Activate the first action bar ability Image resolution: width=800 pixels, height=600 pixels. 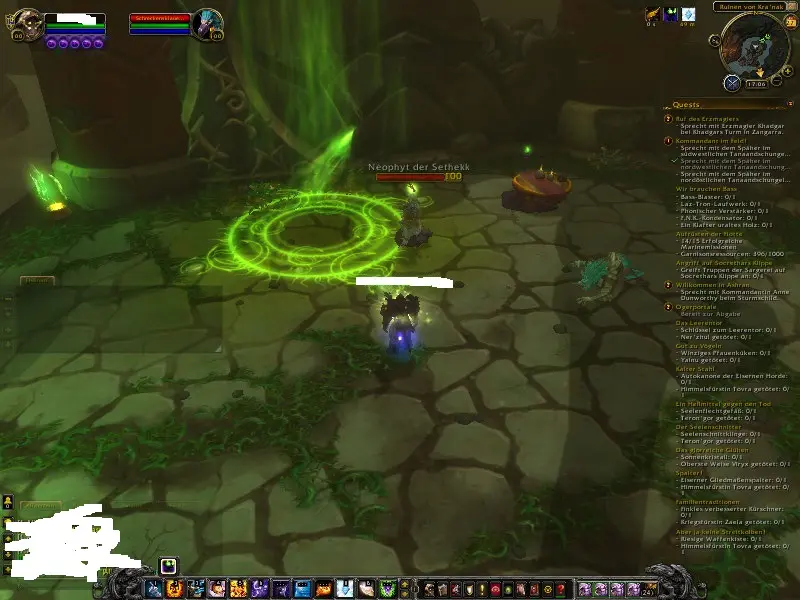click(154, 588)
